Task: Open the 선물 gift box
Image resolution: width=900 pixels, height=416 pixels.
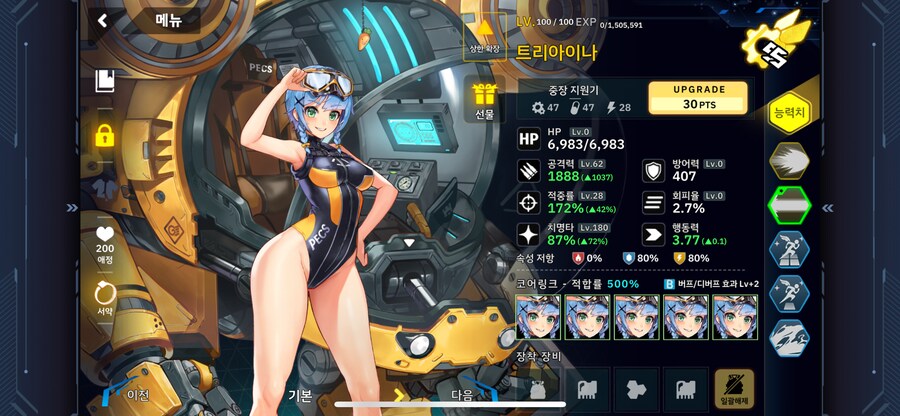Action: point(485,101)
